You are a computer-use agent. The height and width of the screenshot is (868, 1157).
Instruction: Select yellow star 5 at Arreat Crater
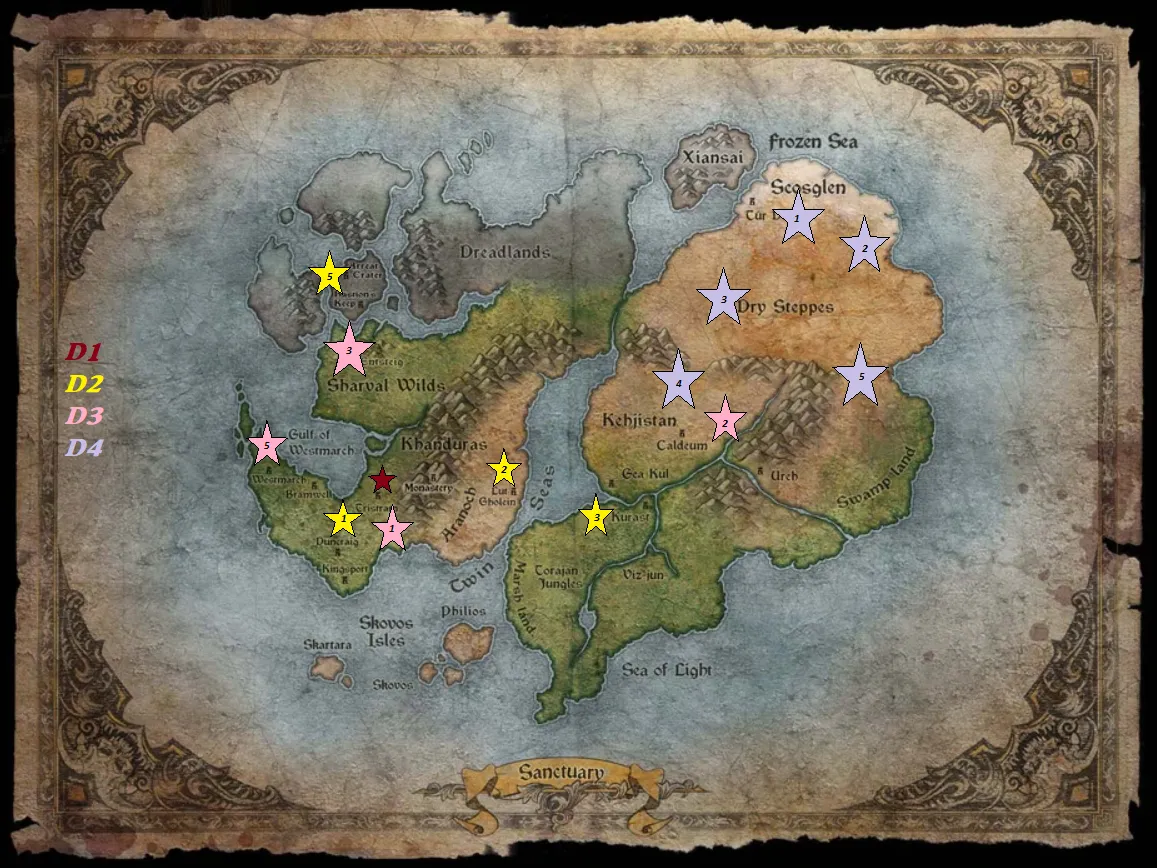click(x=329, y=274)
